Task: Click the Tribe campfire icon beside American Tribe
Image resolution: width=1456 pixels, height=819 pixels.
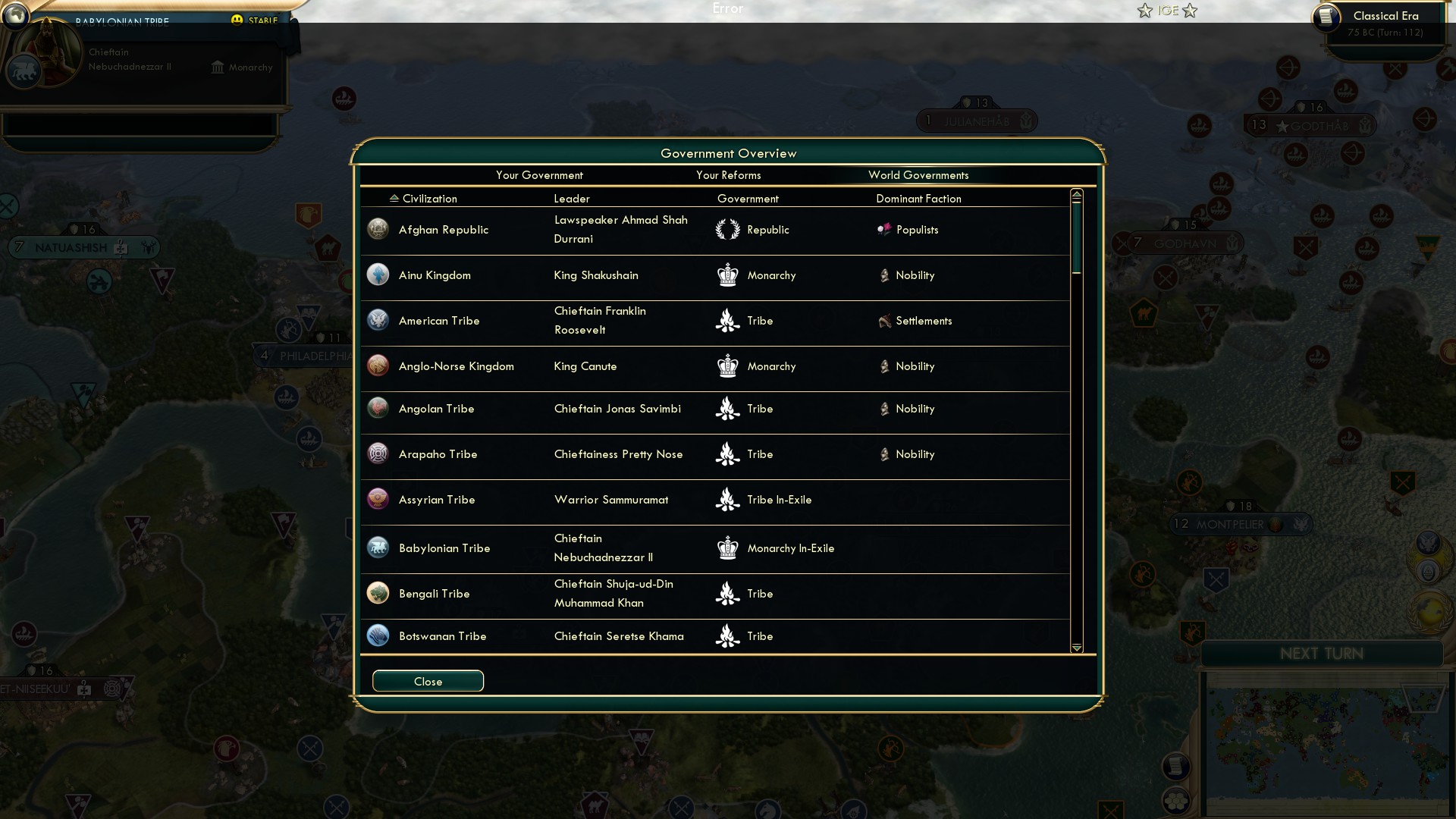Action: coord(728,321)
